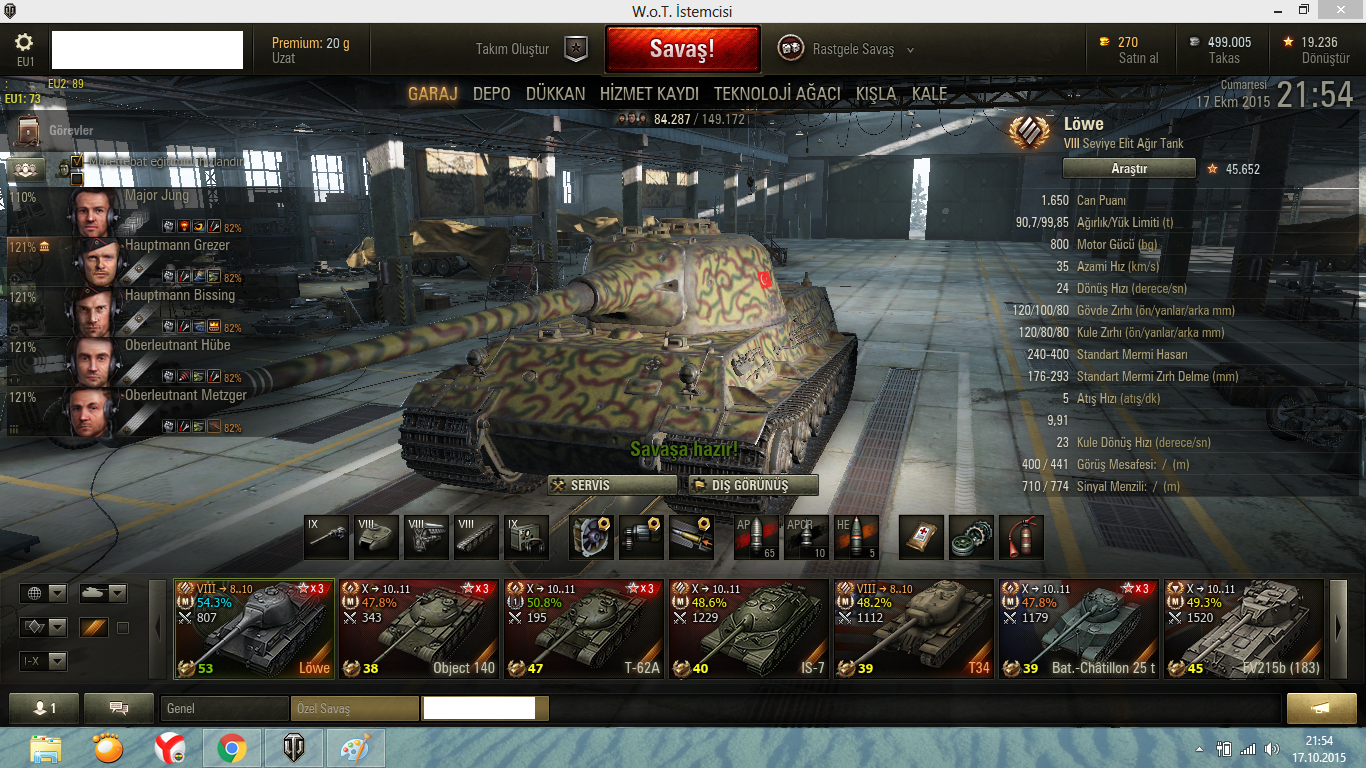Open the DIŞ GÖRÜNÜŞ exterior button
This screenshot has width=1366, height=768.
[752, 485]
